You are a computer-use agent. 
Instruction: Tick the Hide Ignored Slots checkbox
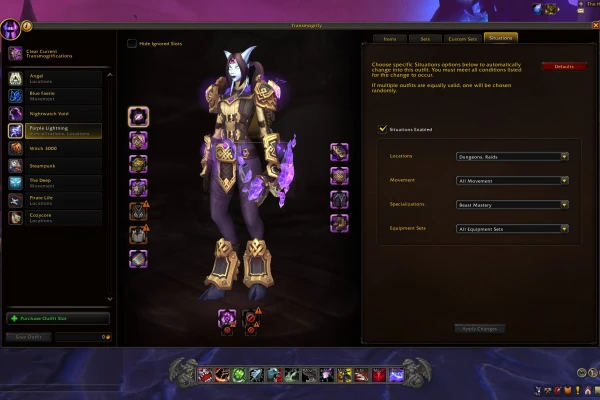(132, 44)
